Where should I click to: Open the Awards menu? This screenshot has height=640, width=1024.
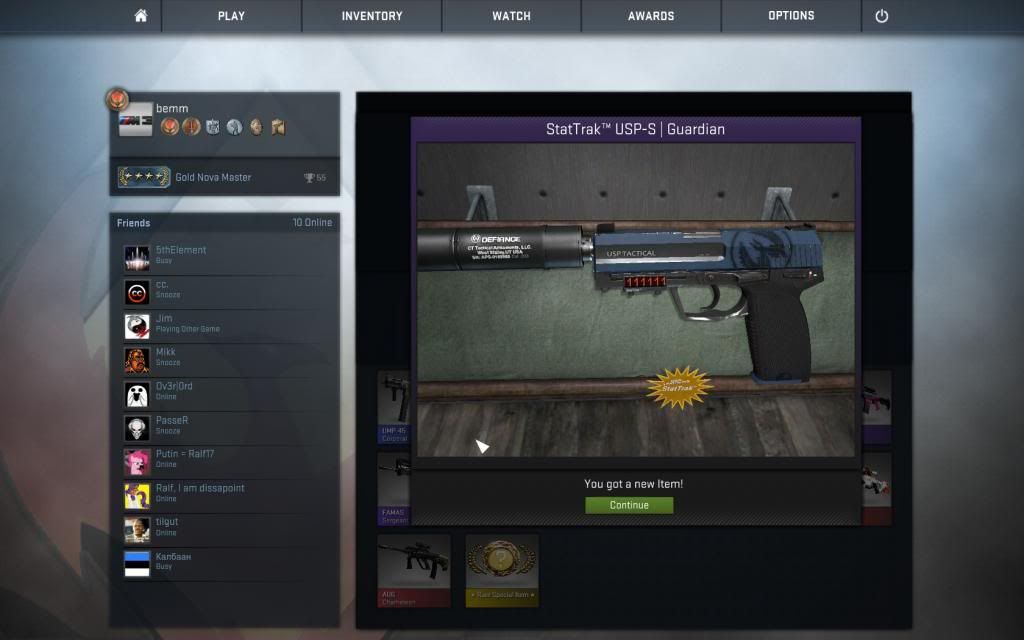(x=651, y=16)
